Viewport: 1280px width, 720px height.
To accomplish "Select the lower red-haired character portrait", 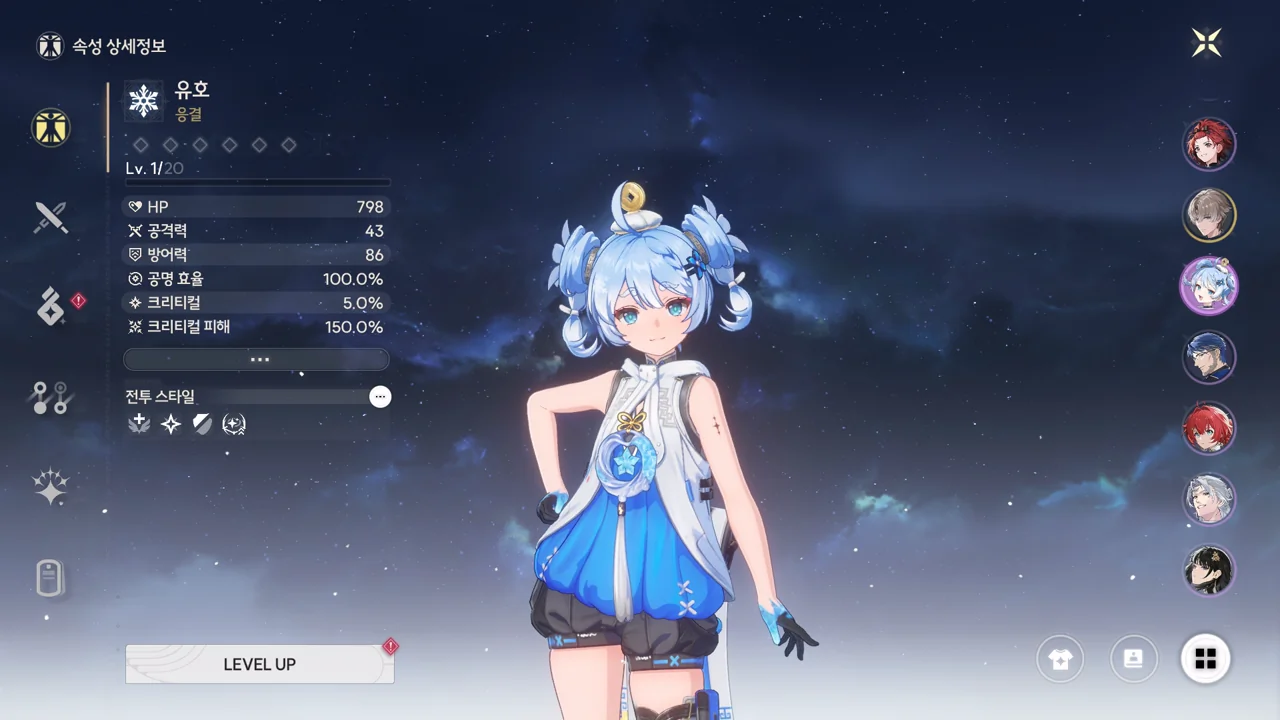I will pos(1210,428).
